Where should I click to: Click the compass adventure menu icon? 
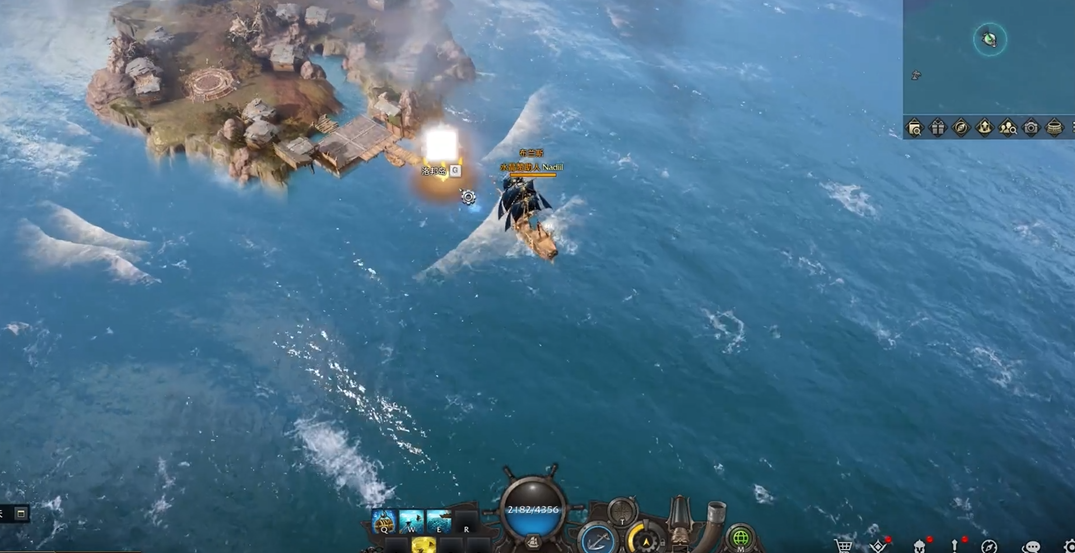coord(989,546)
